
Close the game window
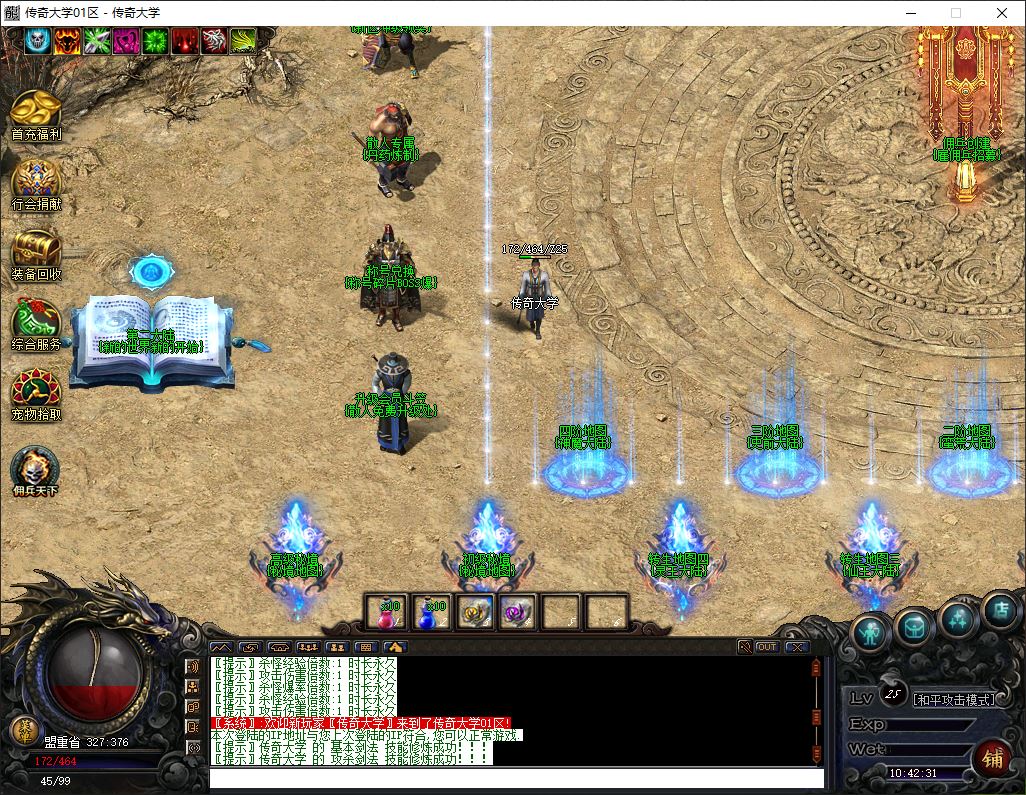1002,13
